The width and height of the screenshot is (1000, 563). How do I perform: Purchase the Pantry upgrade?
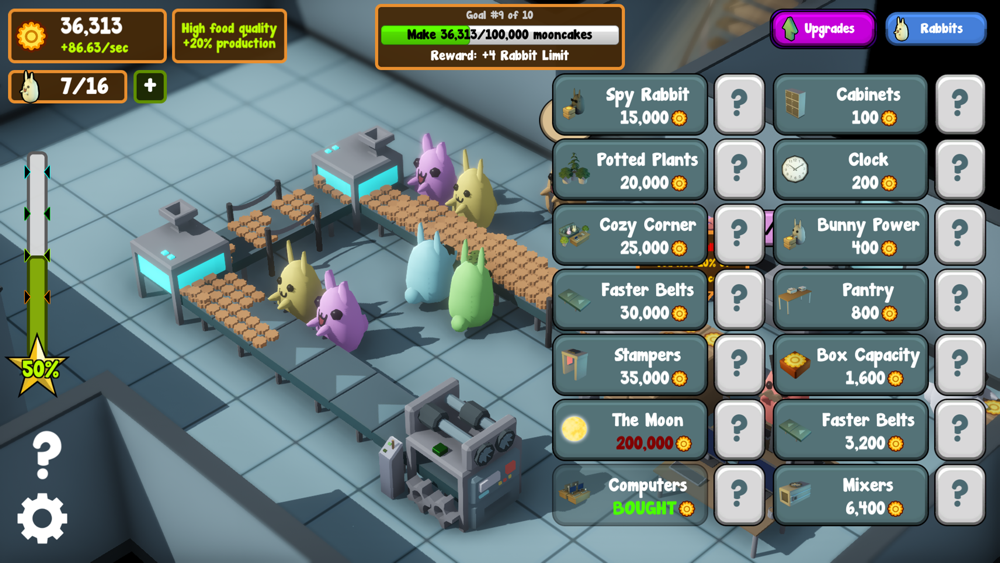[850, 300]
